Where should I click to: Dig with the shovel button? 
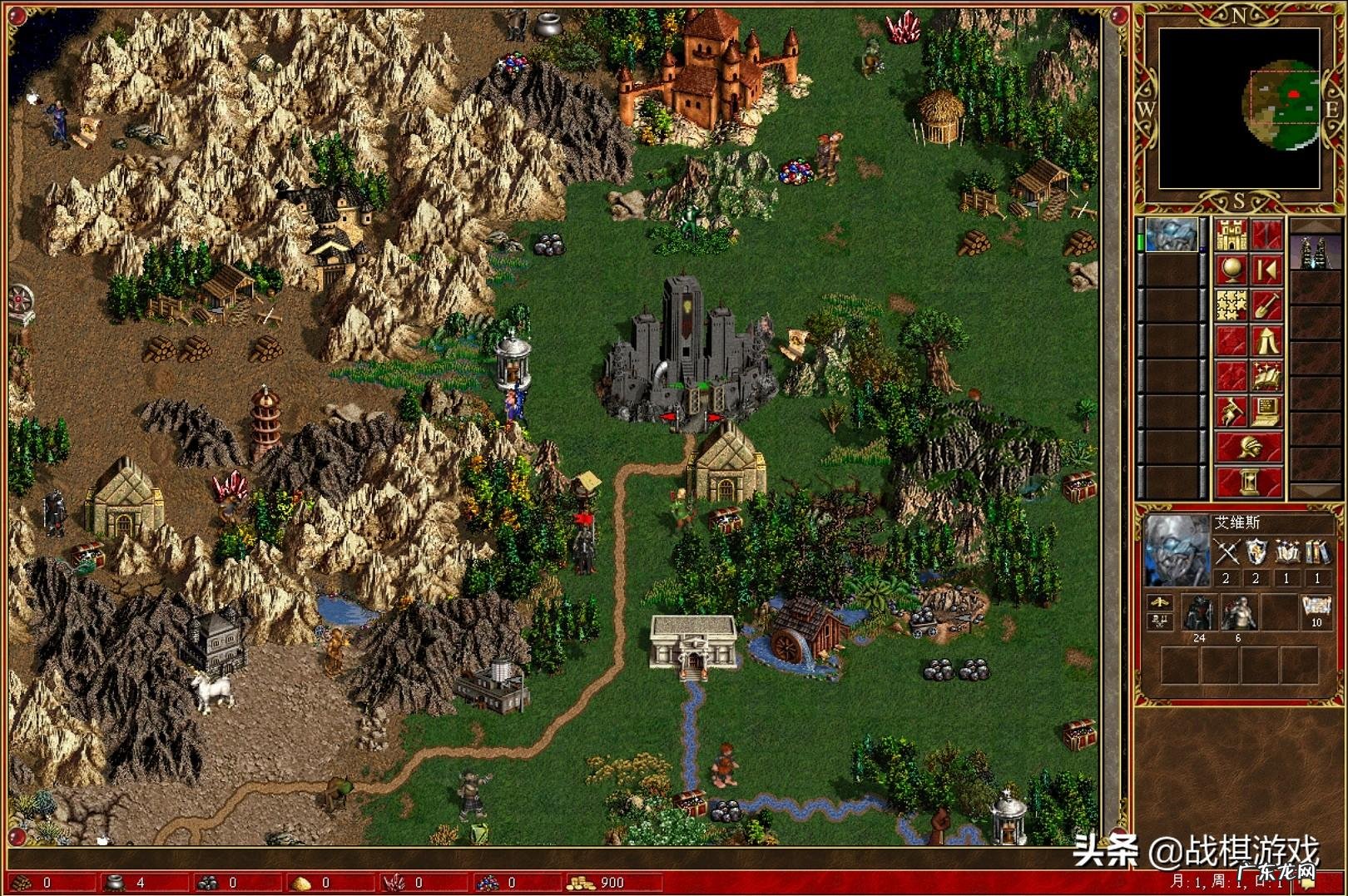pos(1266,305)
